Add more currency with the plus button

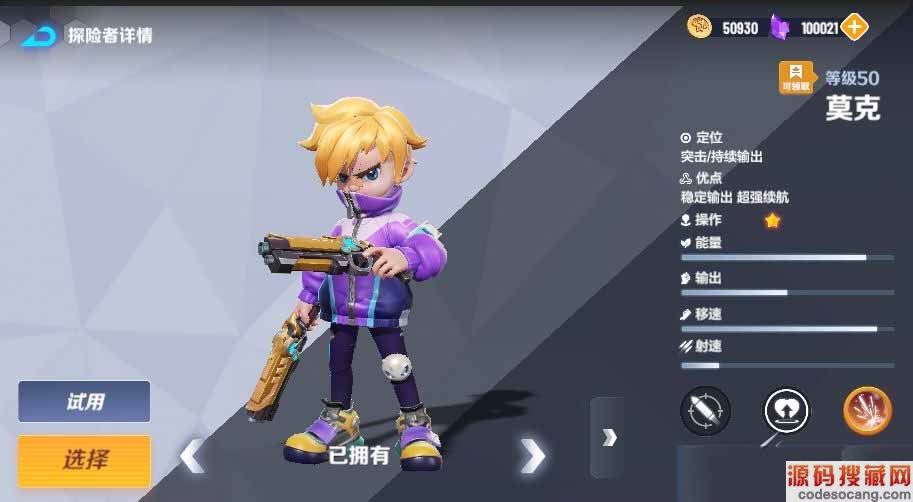(x=854, y=27)
